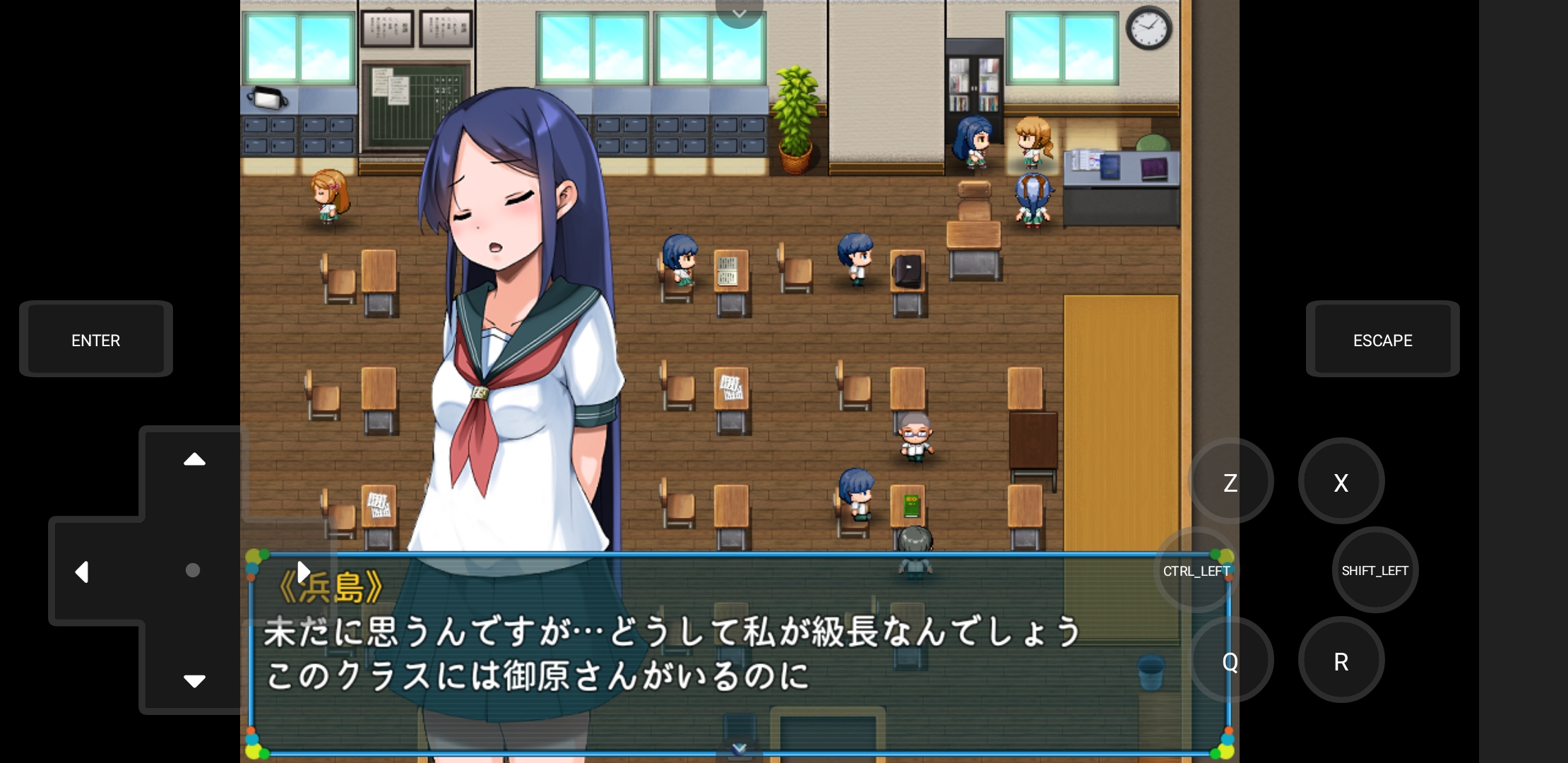Tap the SHIFT_LEFT overlay button
1568x763 pixels.
click(x=1374, y=571)
